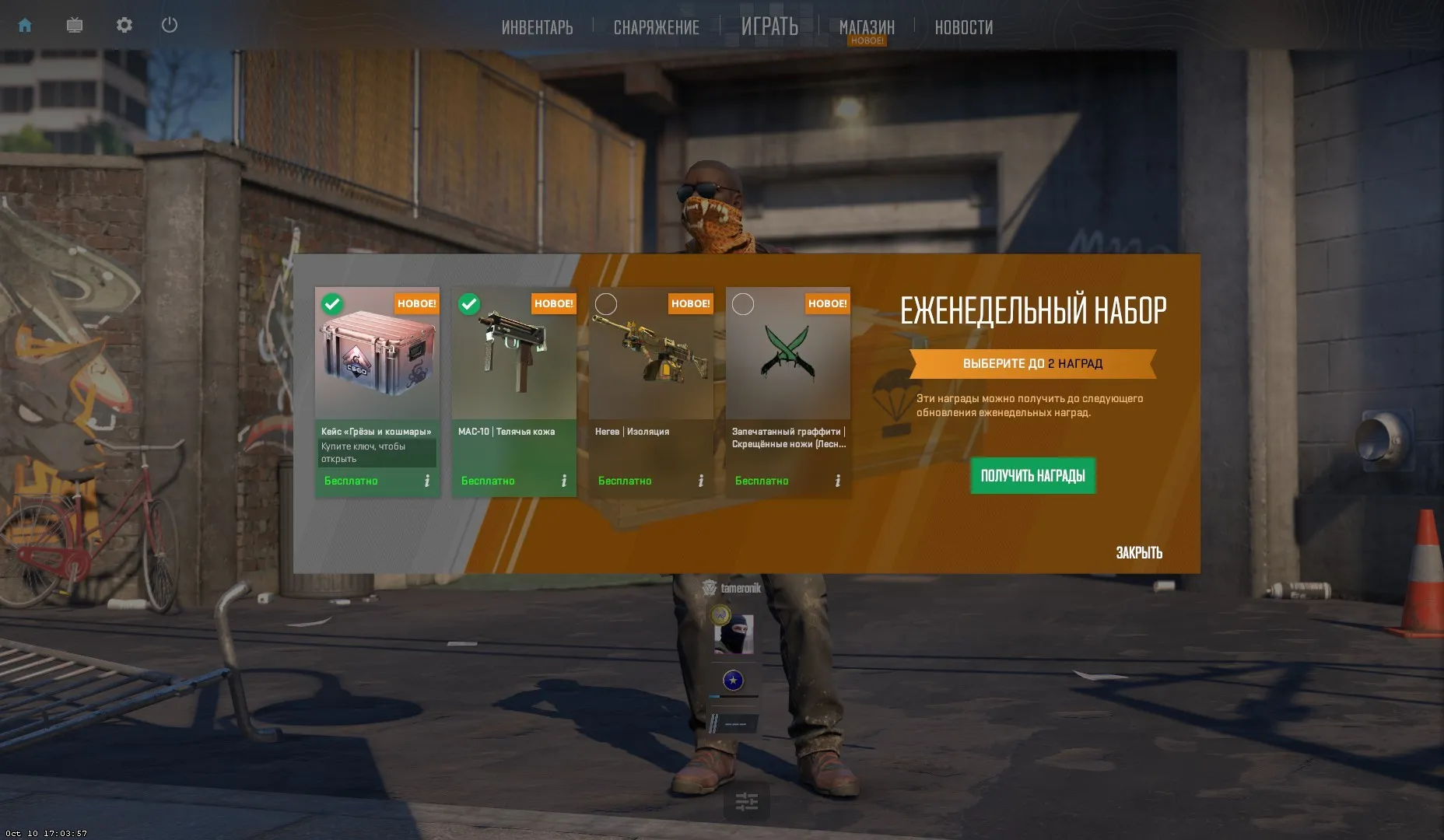Open the TV watch icon

click(75, 26)
